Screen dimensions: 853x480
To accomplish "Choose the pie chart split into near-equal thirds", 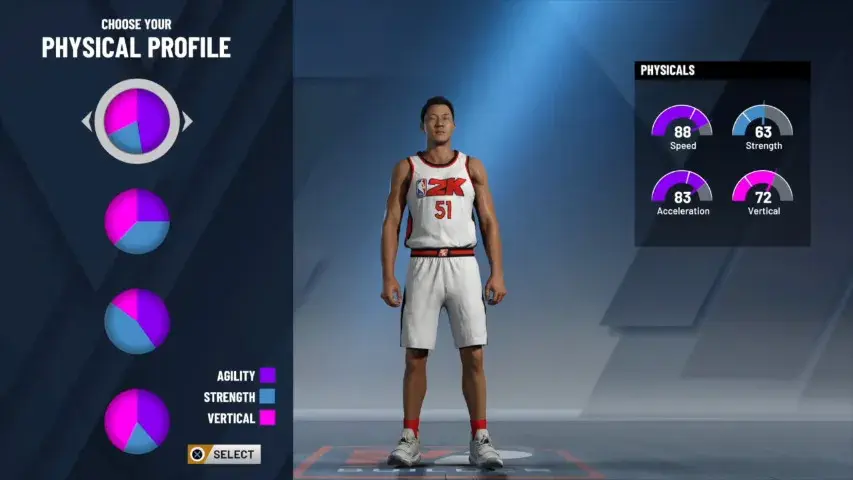I will 137,221.
